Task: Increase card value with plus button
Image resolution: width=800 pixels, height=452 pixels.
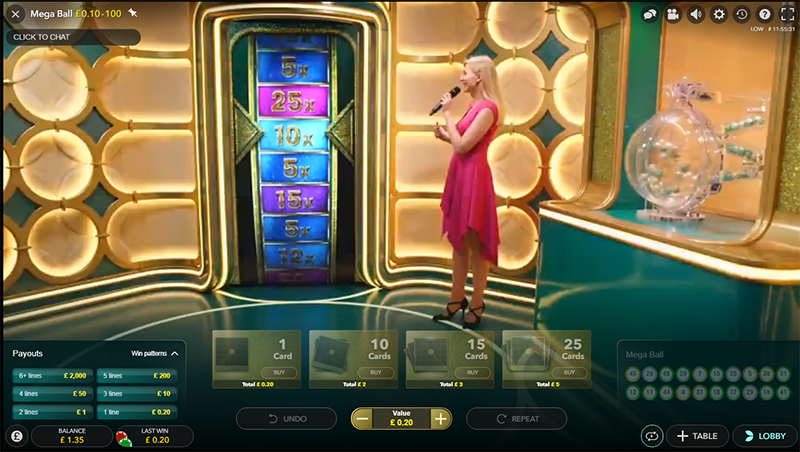Action: click(440, 419)
